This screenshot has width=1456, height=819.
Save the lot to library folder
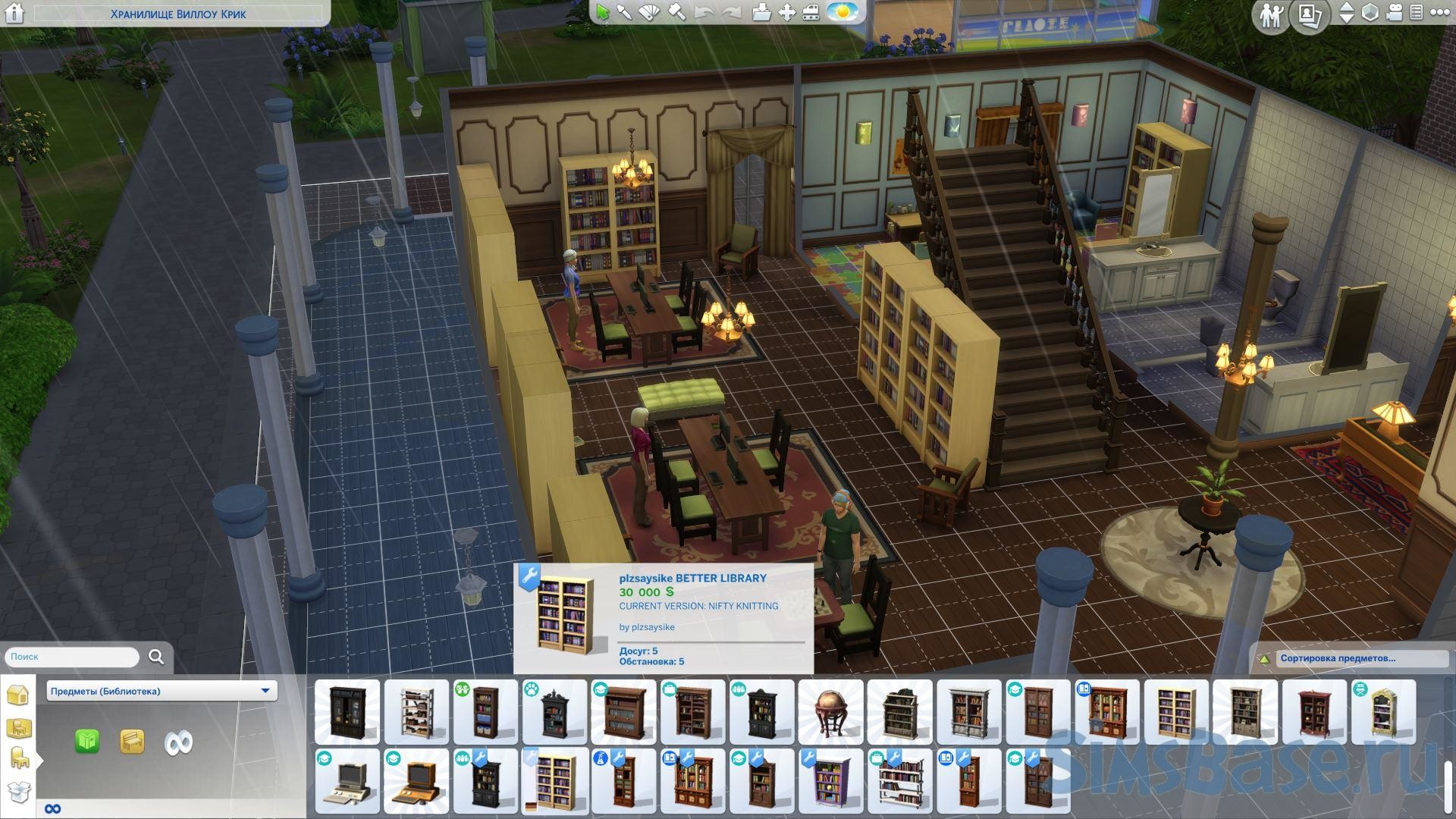click(761, 13)
